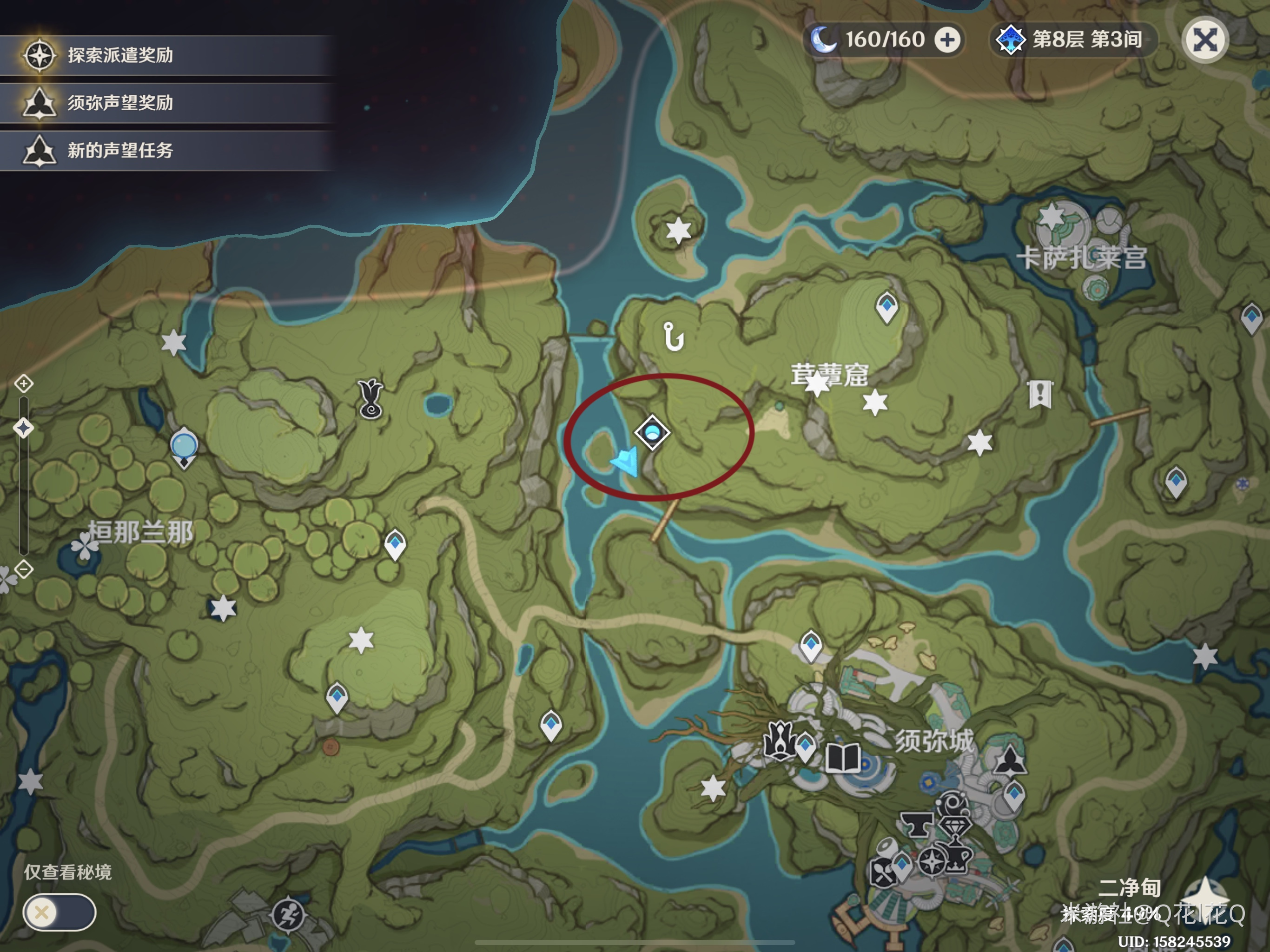Select the open book marker in 须弥城
Screen dimensions: 1270x952
point(842,759)
